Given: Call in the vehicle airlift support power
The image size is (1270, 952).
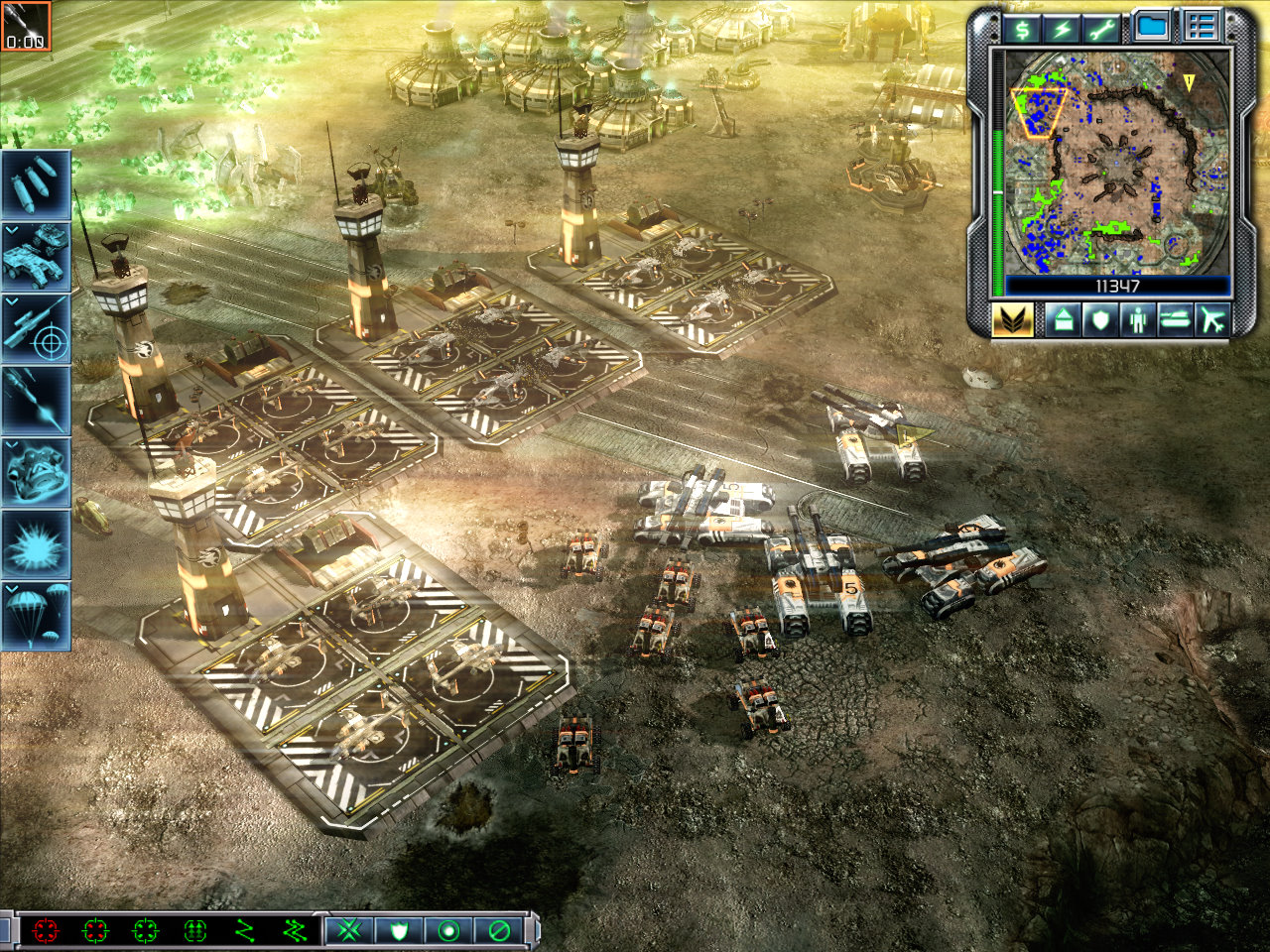Looking at the screenshot, I should coord(36,255).
